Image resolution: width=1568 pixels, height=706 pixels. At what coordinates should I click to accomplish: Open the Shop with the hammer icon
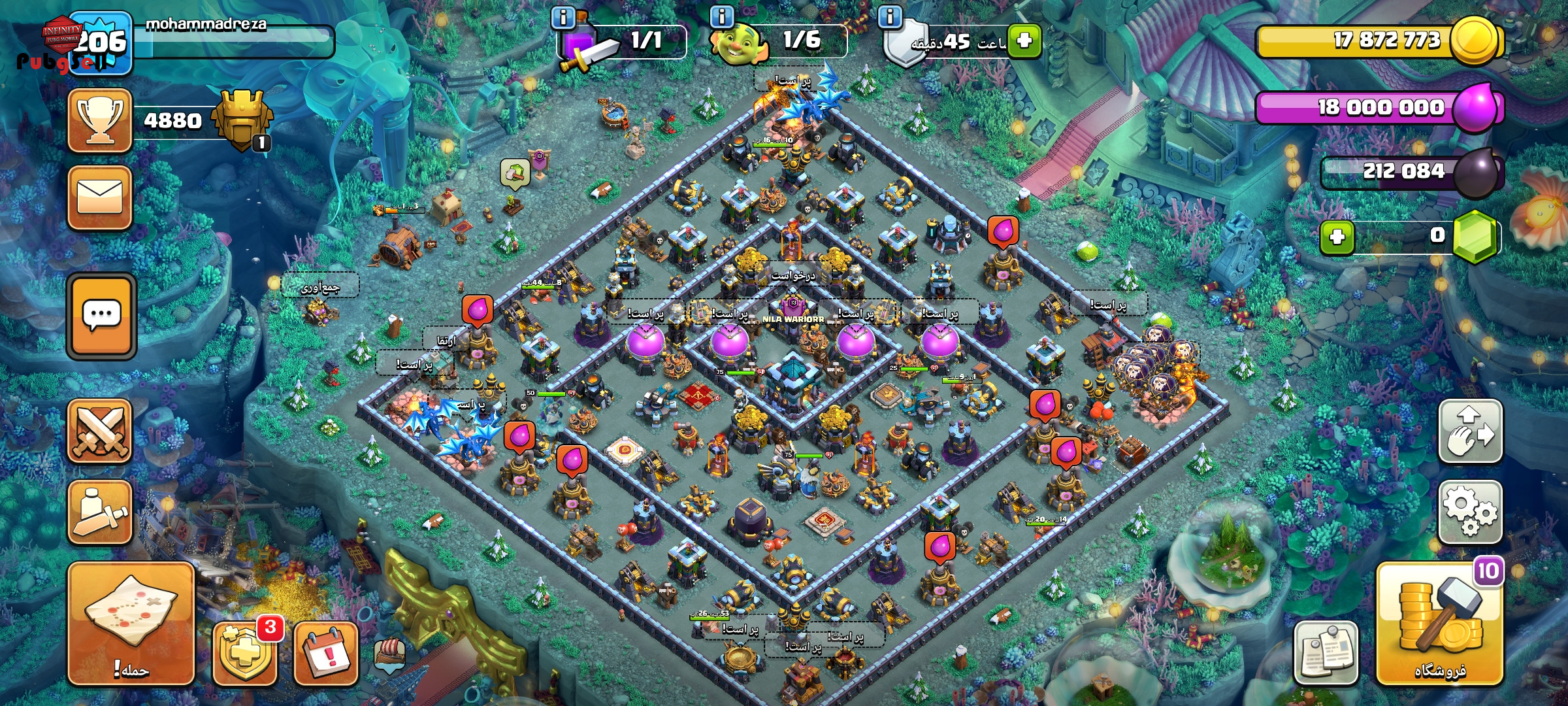pyautogui.click(x=1440, y=624)
